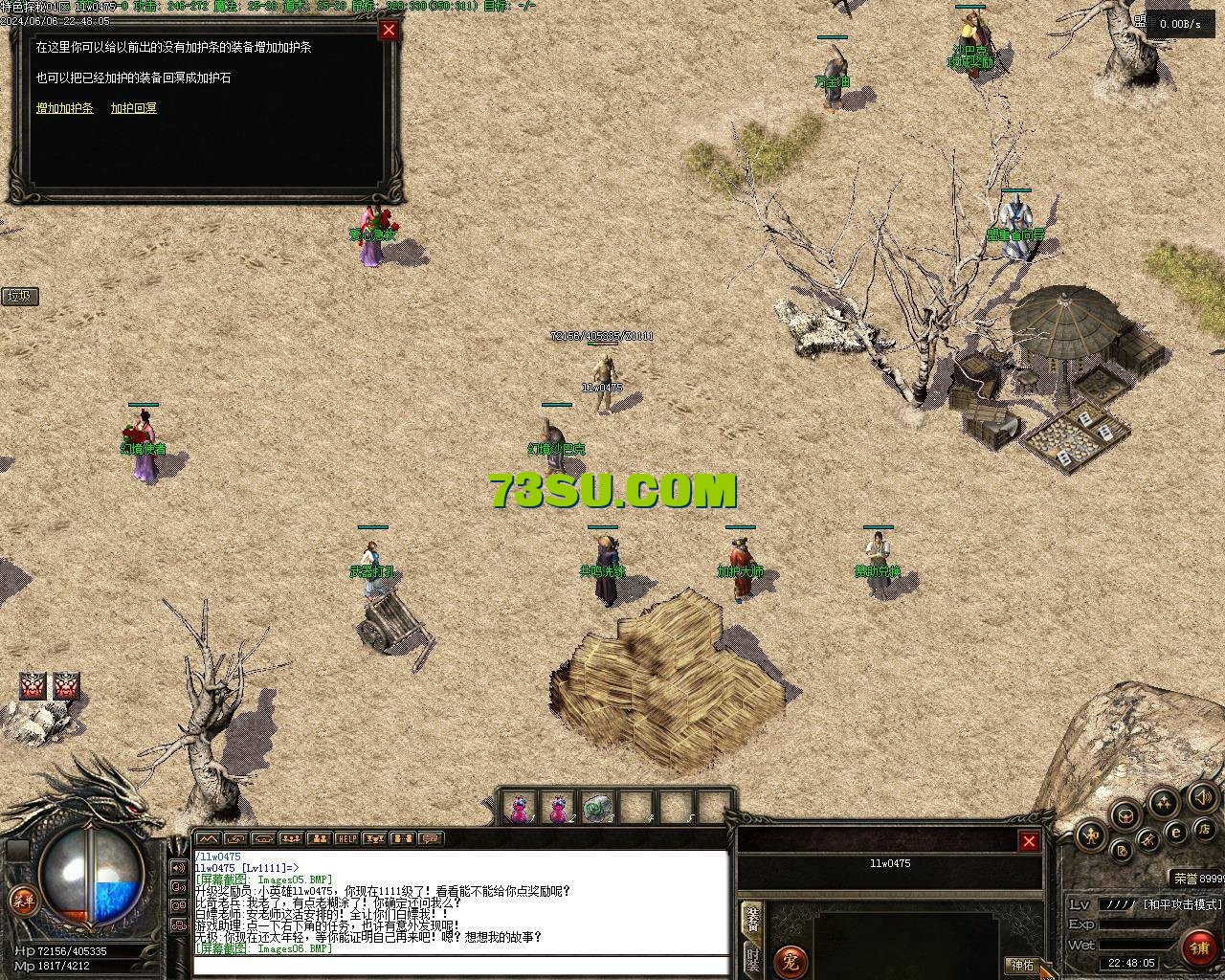Image resolution: width=1225 pixels, height=980 pixels.
Task: Close the NPC dialogue window
Action: [389, 30]
